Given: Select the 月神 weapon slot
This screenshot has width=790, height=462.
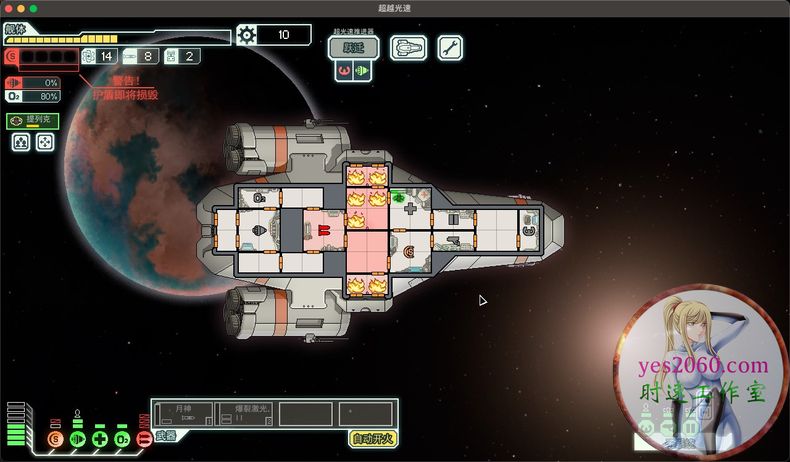Looking at the screenshot, I should 183,412.
